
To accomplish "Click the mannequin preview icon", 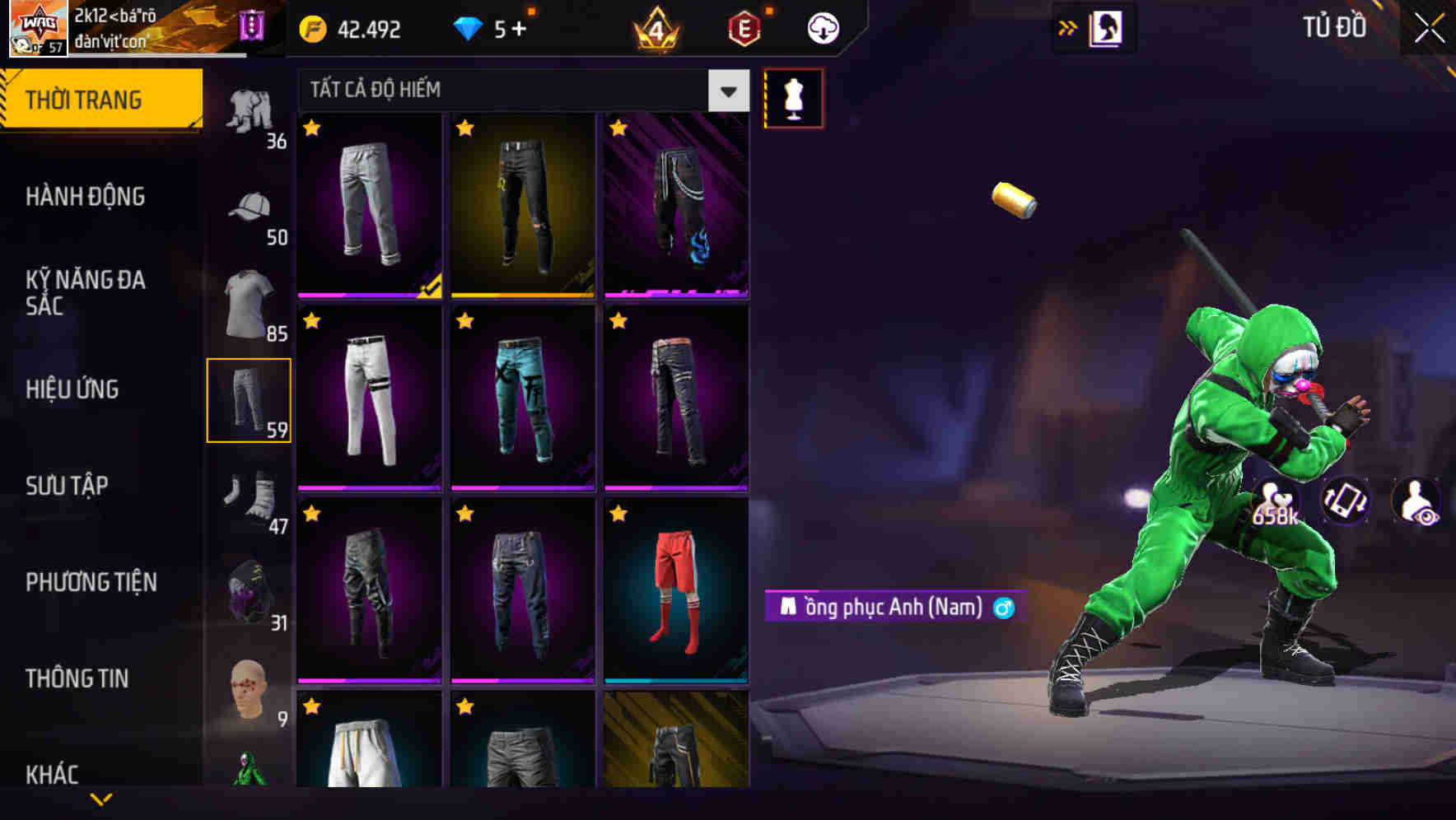I will click(x=793, y=97).
